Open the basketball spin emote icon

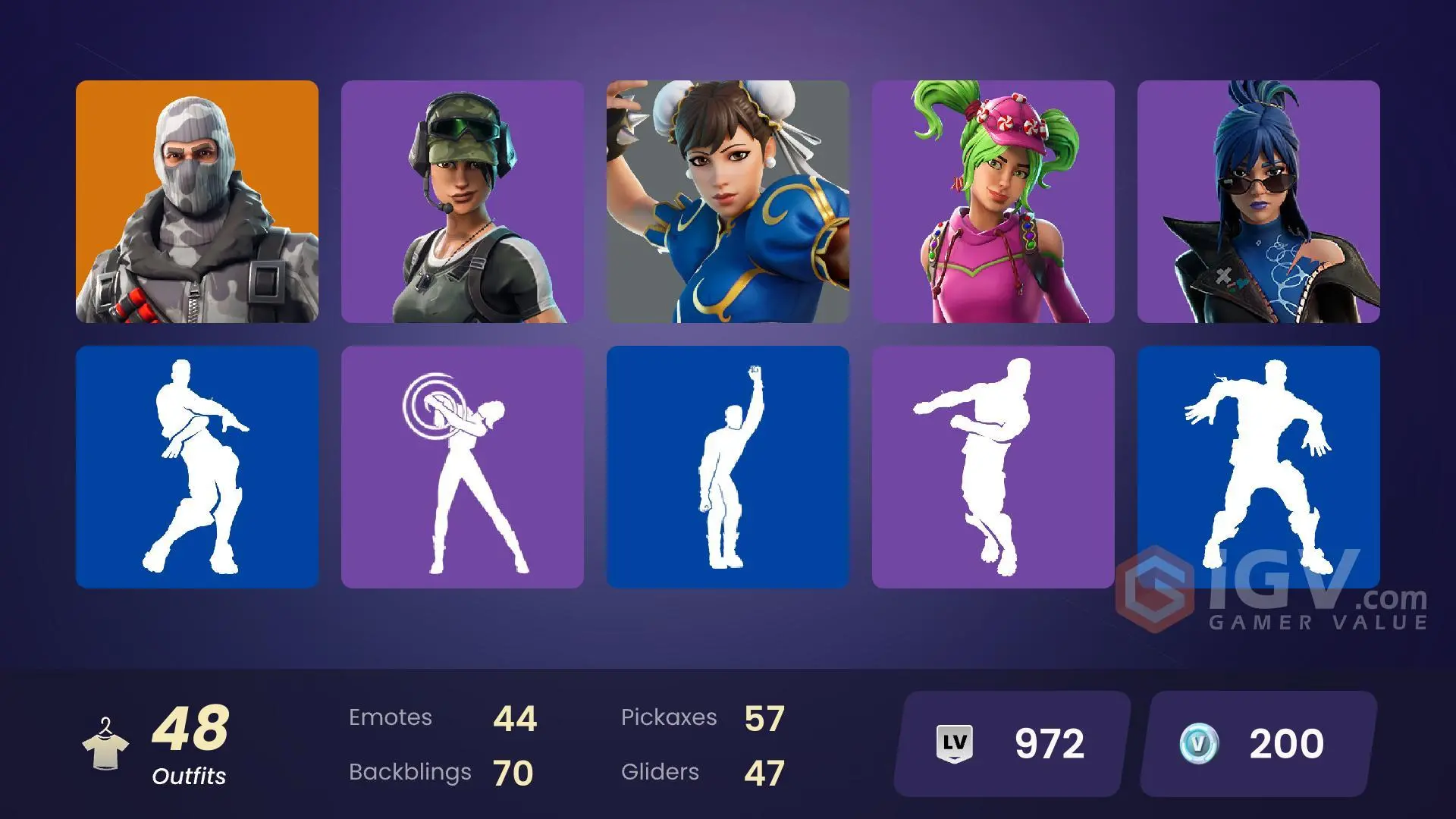coord(463,466)
